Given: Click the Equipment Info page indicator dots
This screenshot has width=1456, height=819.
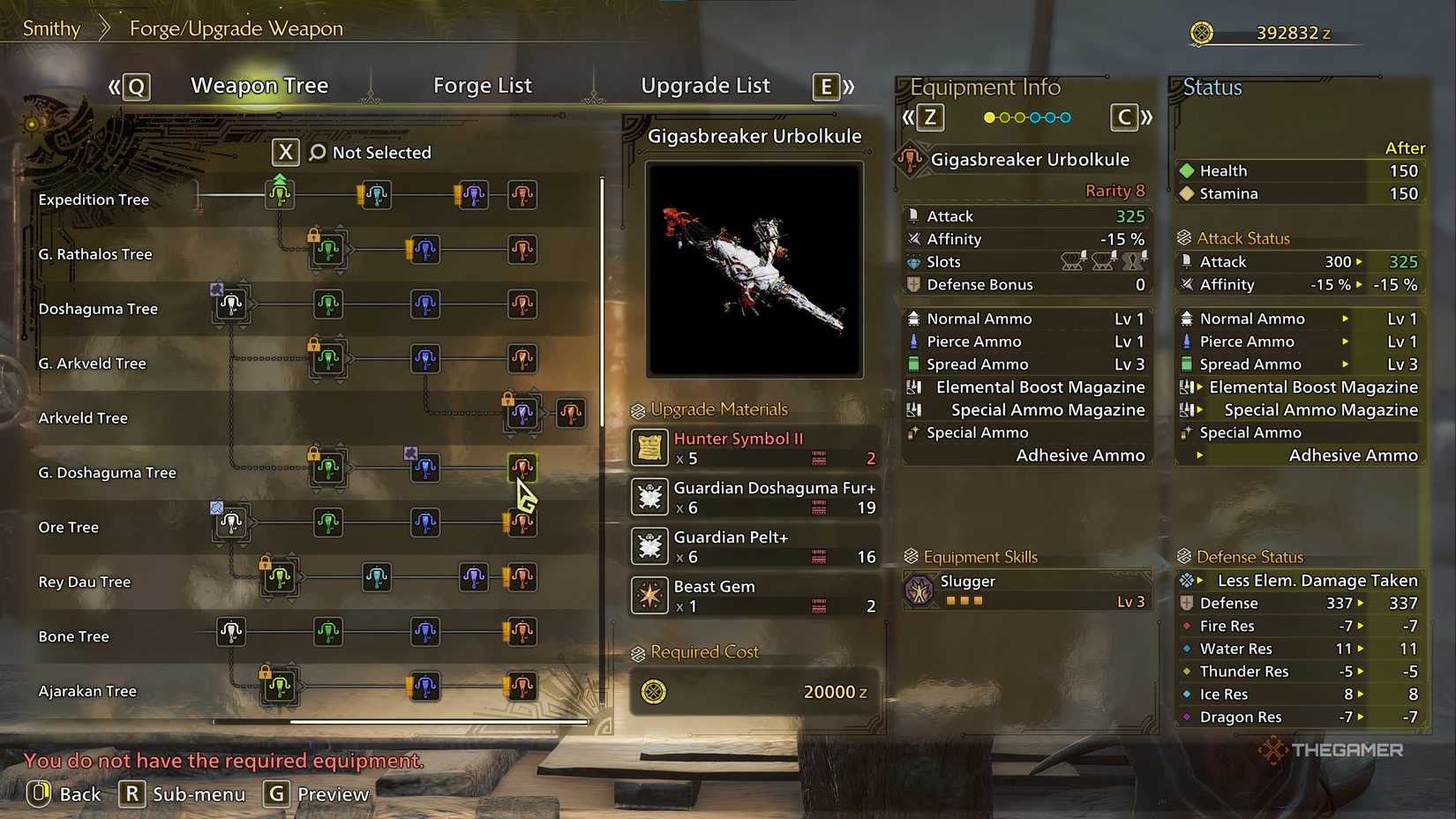Looking at the screenshot, I should click(x=1026, y=116).
